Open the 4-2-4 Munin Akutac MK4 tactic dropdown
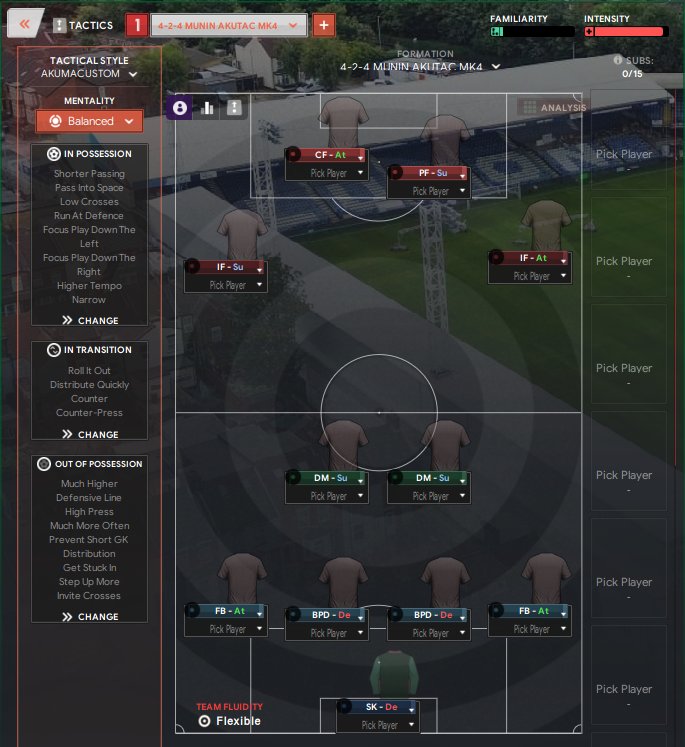Viewport: 685px width, 747px height. pos(228,25)
